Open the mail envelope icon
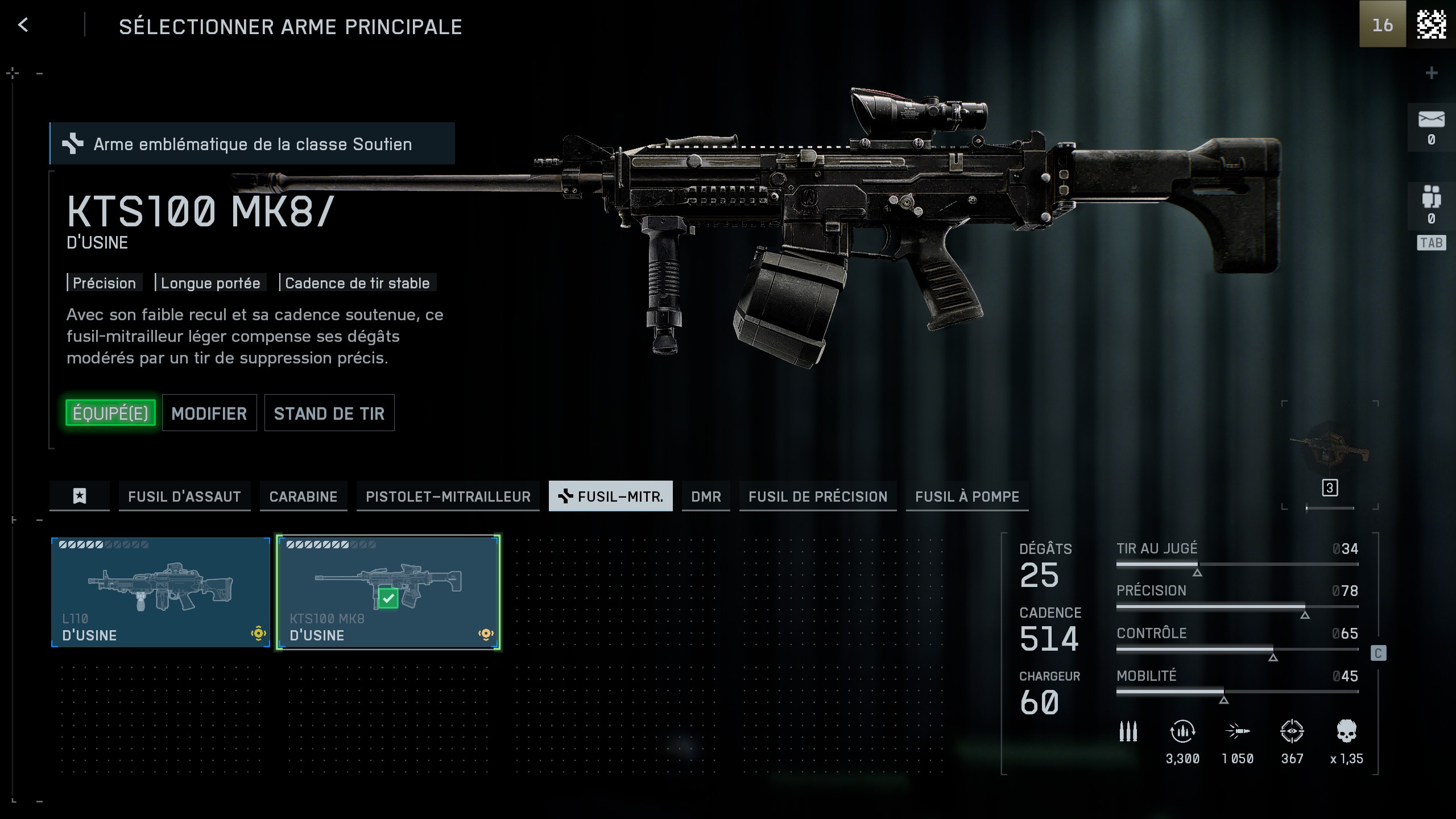This screenshot has height=819, width=1456. [1431, 119]
